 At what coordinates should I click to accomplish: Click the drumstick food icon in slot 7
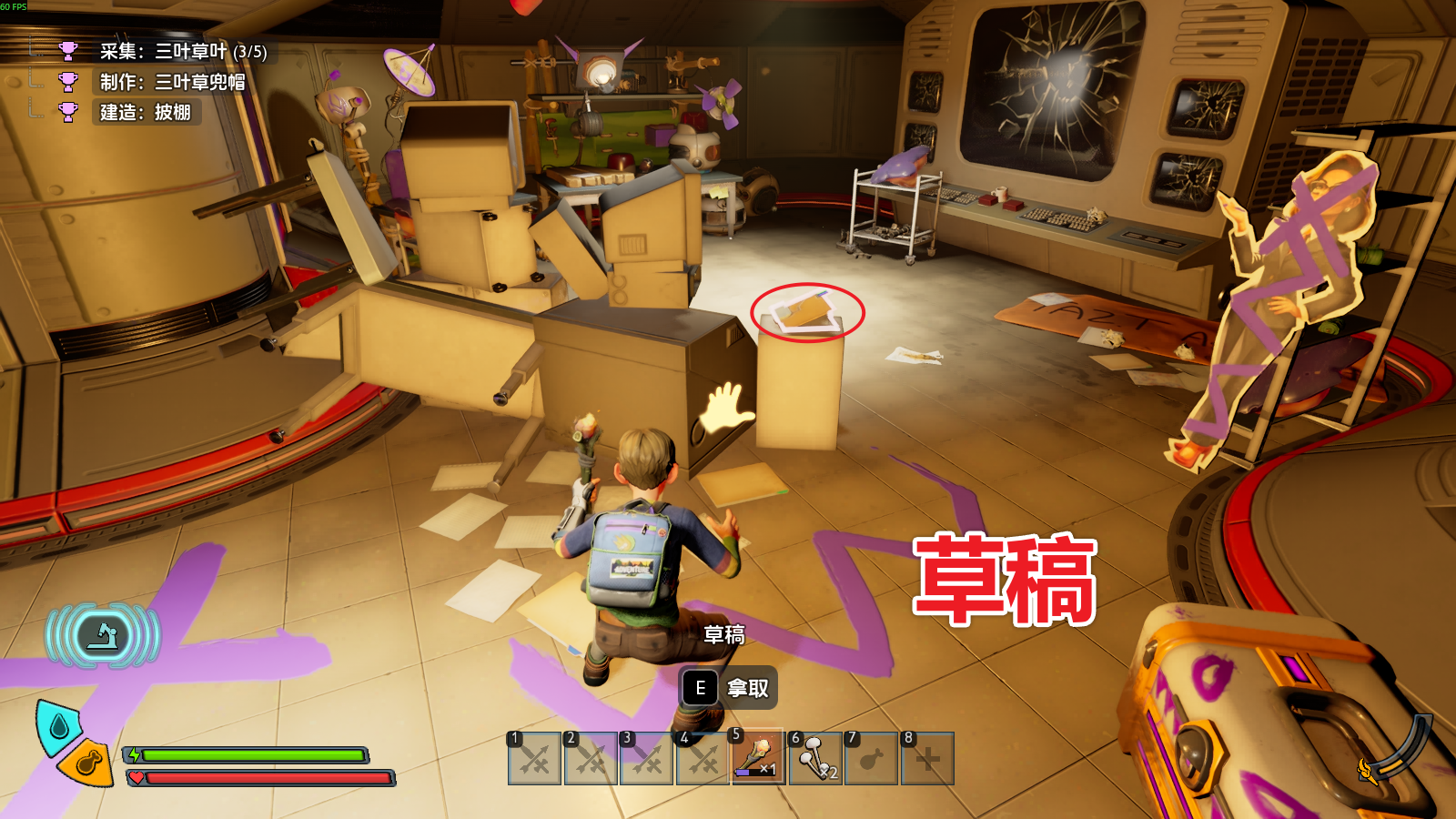[874, 759]
